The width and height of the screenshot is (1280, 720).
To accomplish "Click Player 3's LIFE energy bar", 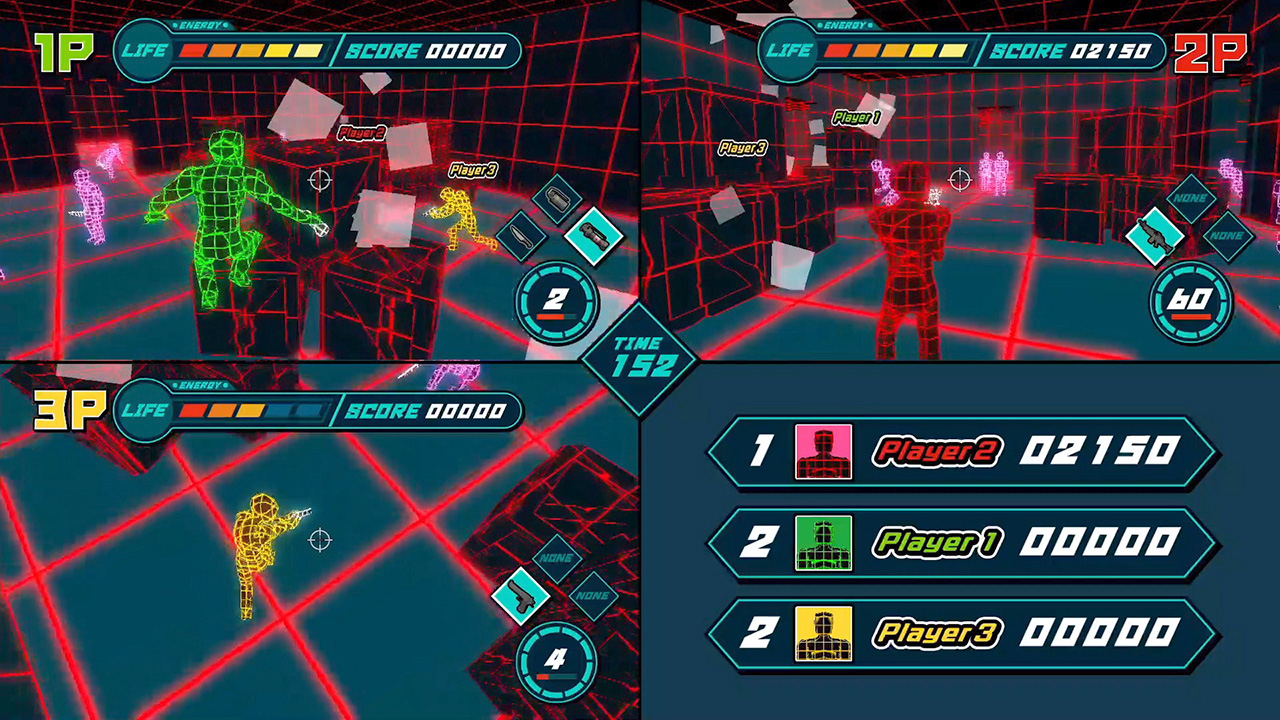I will (253, 410).
